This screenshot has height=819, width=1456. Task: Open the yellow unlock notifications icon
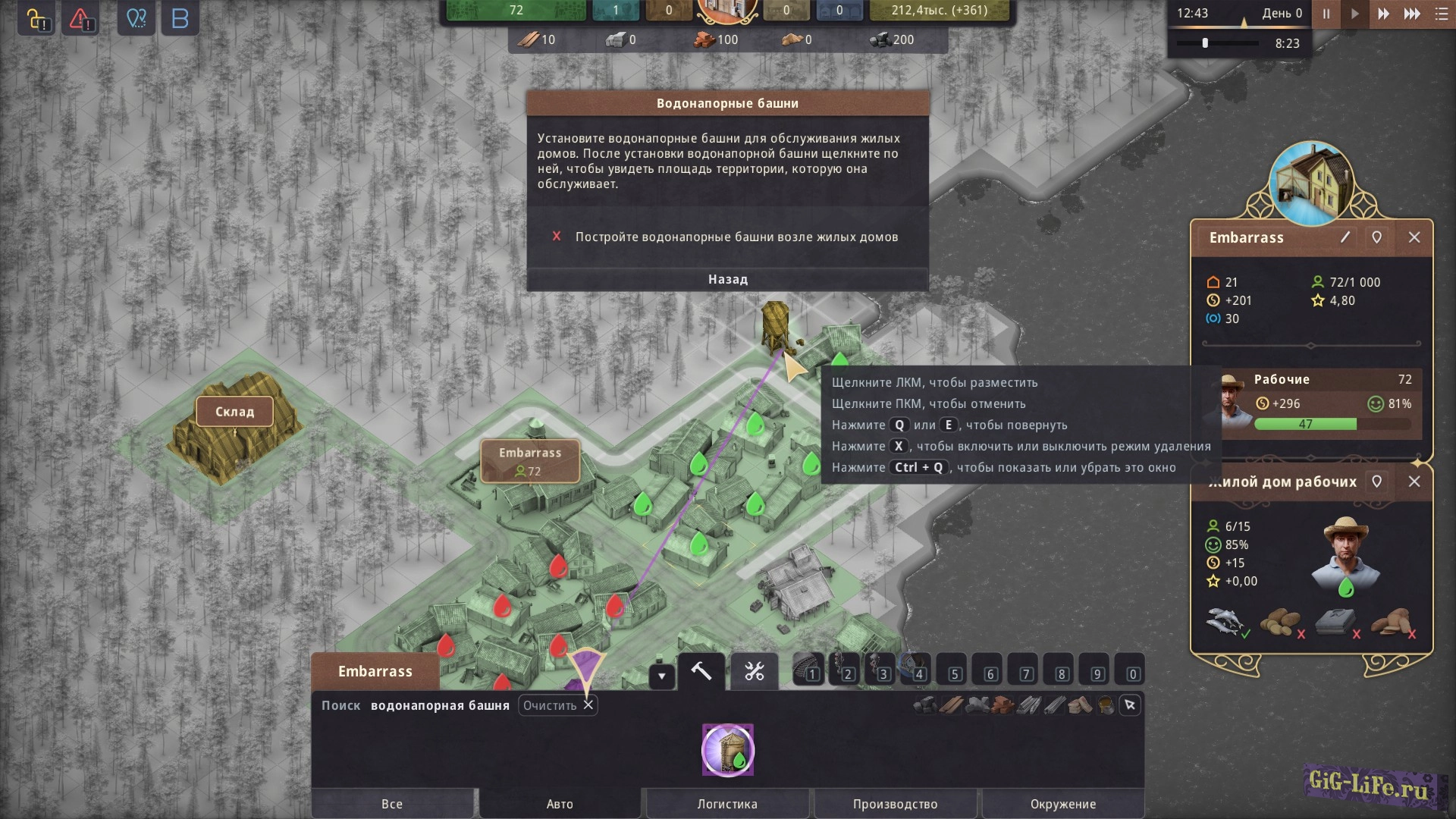pos(36,19)
